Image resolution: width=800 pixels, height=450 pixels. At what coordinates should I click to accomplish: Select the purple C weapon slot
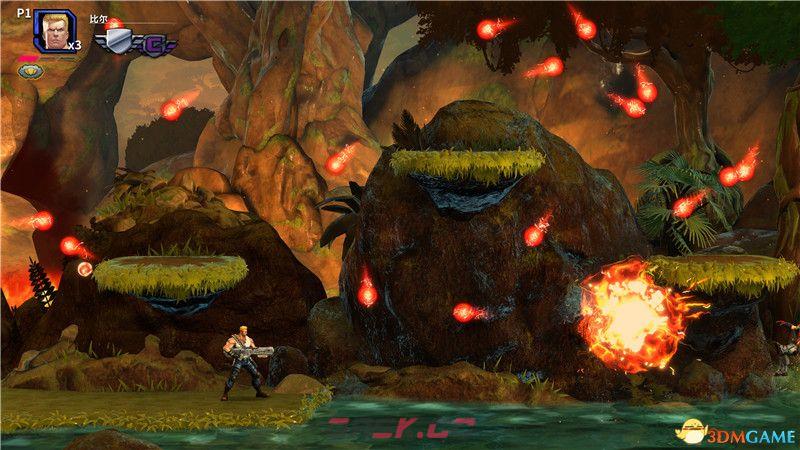tap(156, 43)
